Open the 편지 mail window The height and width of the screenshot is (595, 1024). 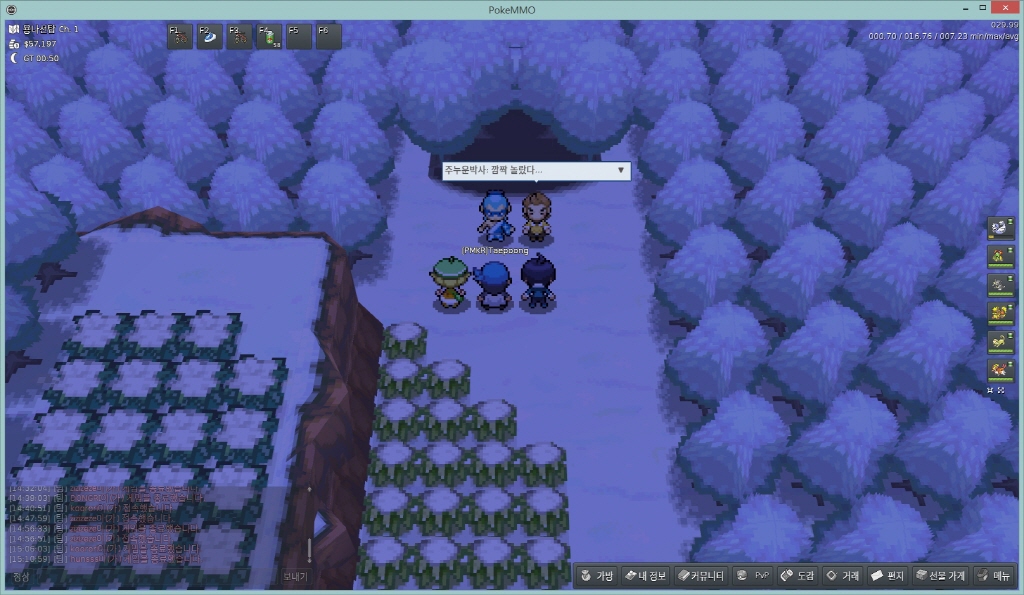pos(887,576)
